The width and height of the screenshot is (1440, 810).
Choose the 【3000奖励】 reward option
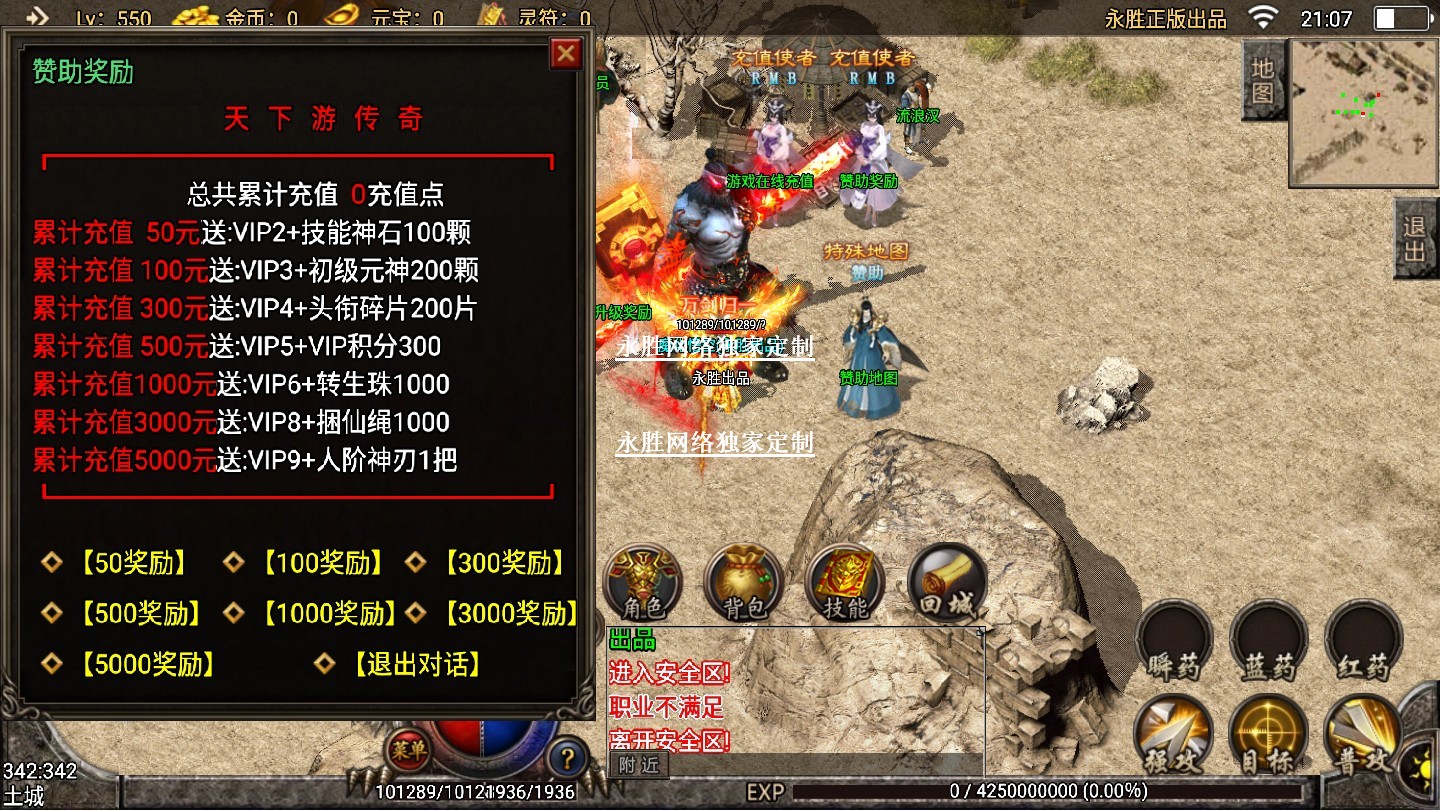point(510,613)
